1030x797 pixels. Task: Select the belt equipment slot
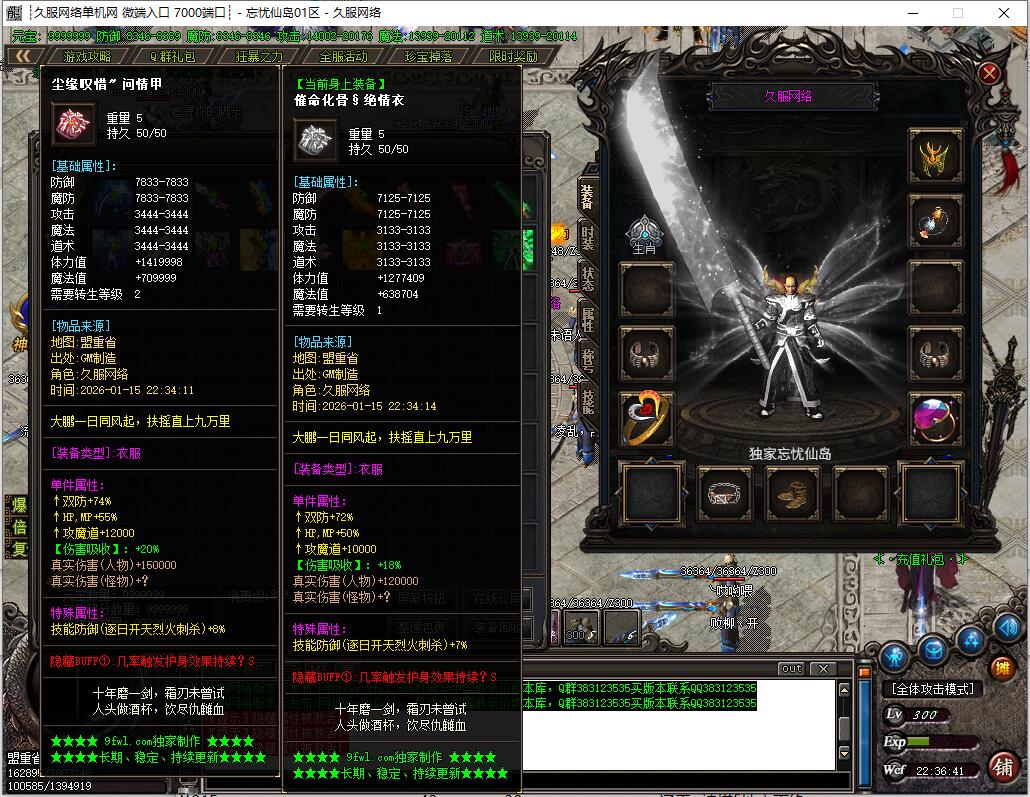click(x=724, y=493)
